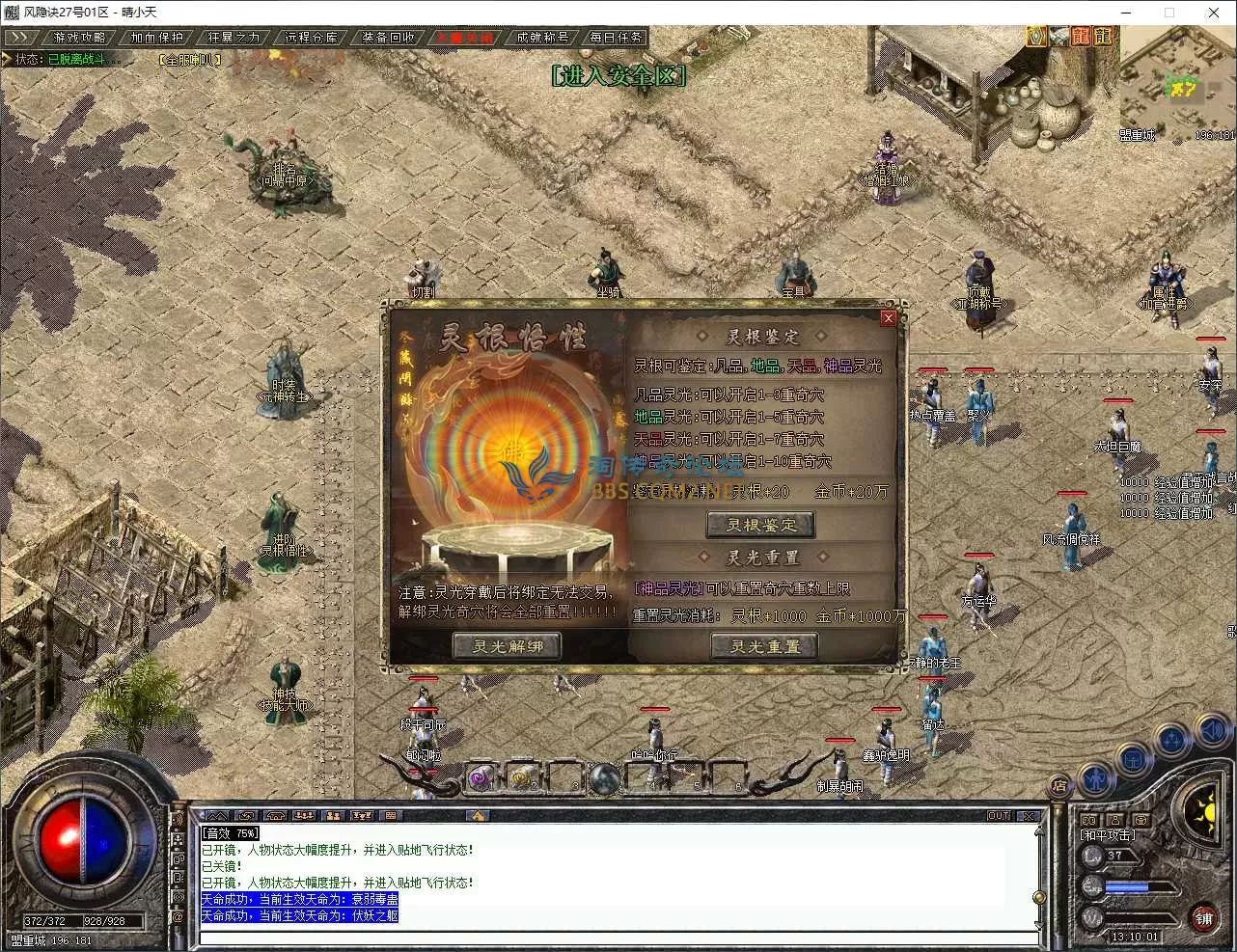Image resolution: width=1237 pixels, height=952 pixels.
Task: Select the golden scroll in hotbar slot 2
Action: click(523, 777)
